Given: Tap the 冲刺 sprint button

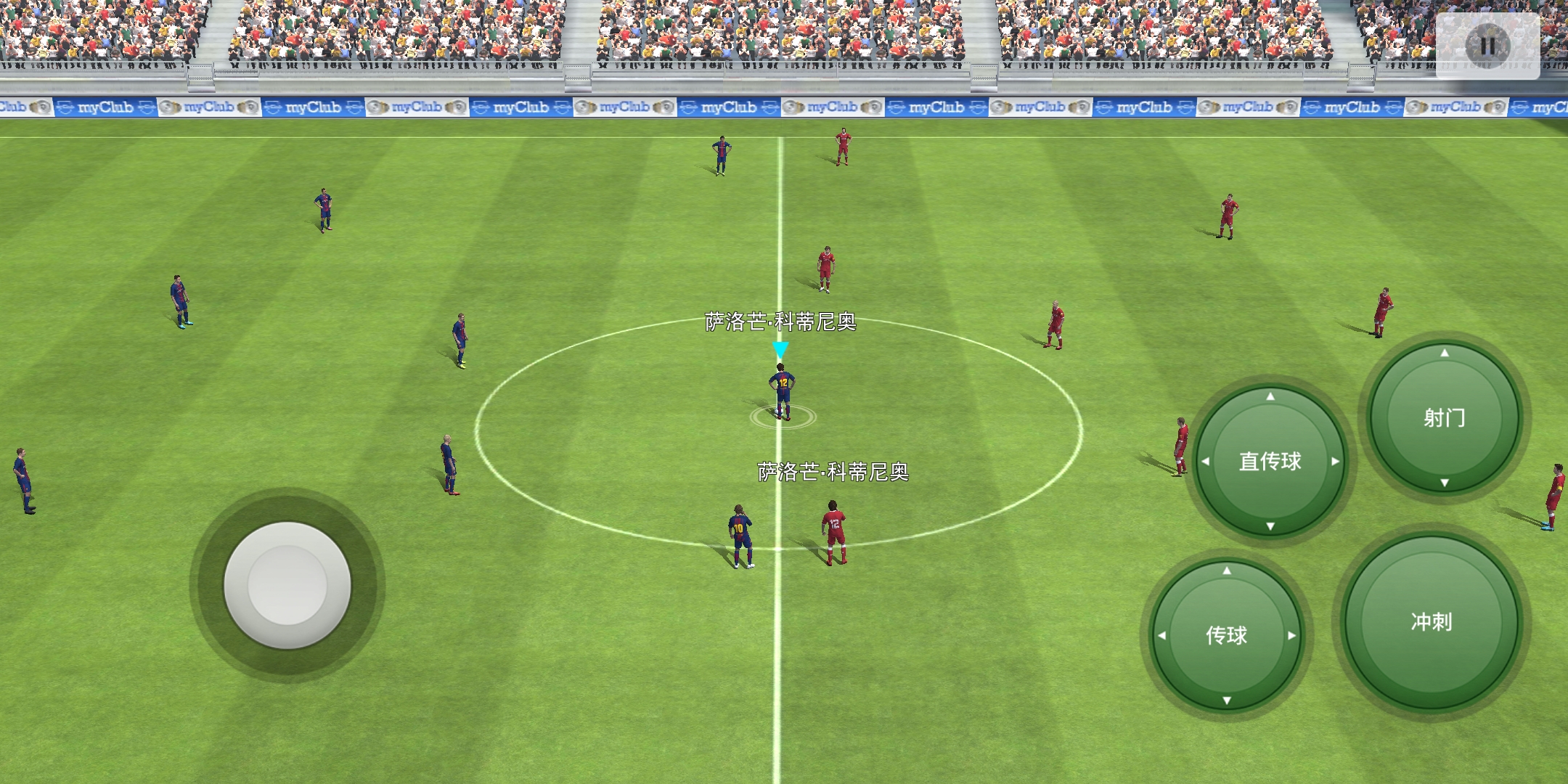Looking at the screenshot, I should [x=1431, y=621].
